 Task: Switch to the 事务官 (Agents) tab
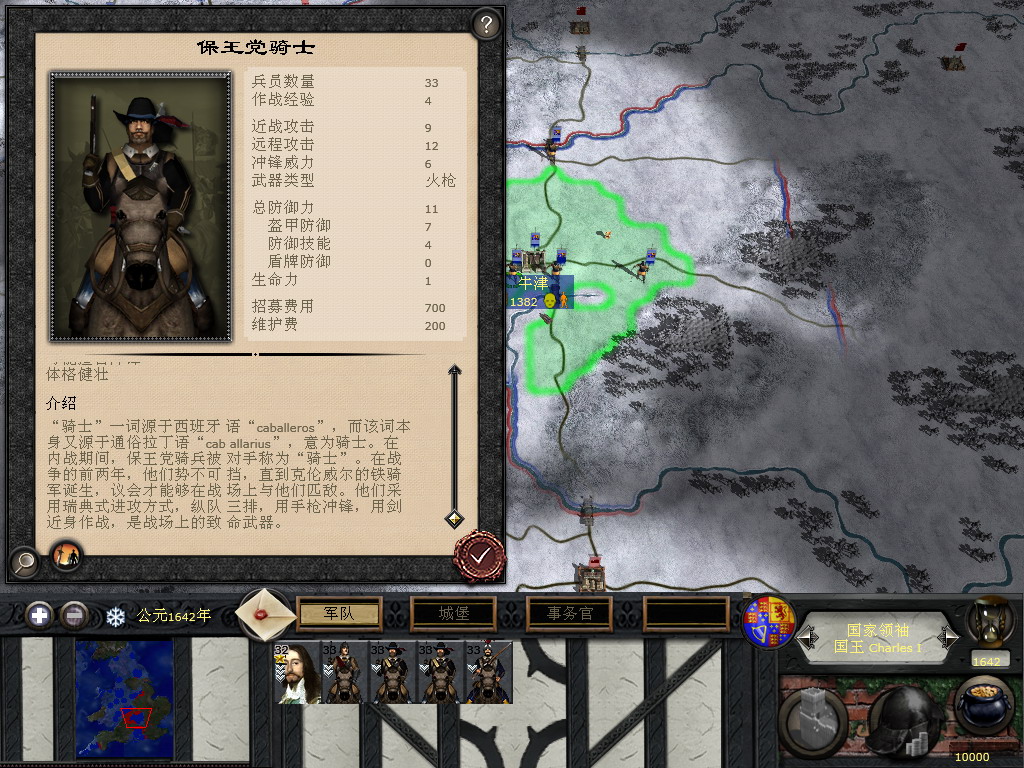(570, 613)
